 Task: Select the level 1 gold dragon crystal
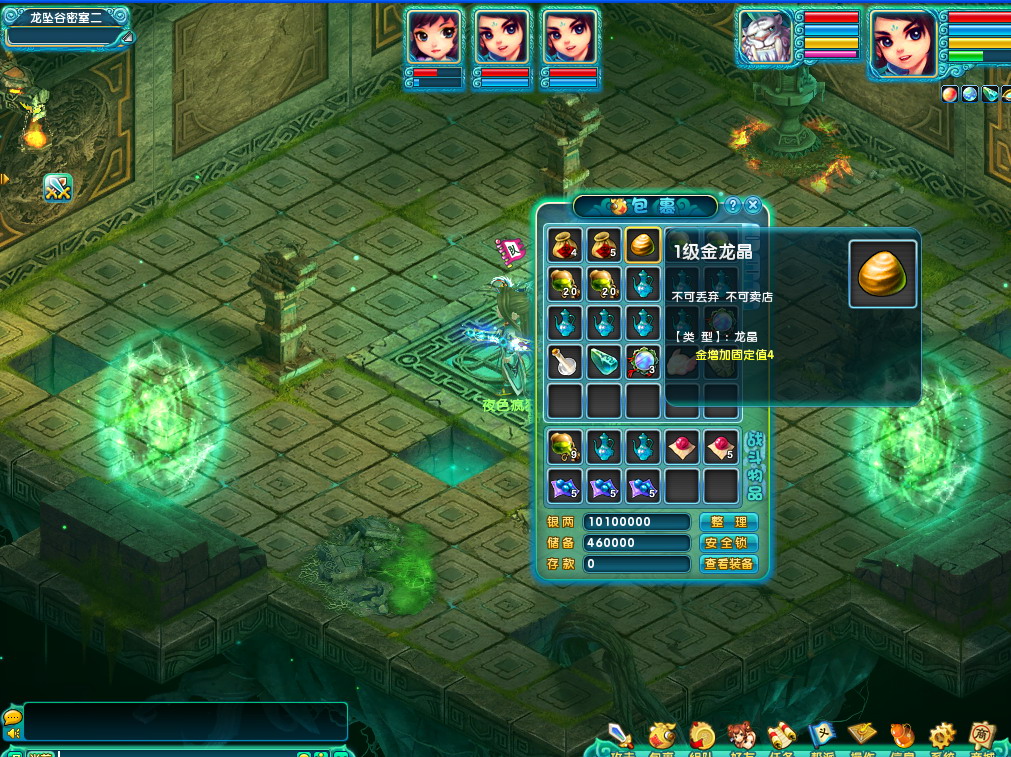click(642, 245)
